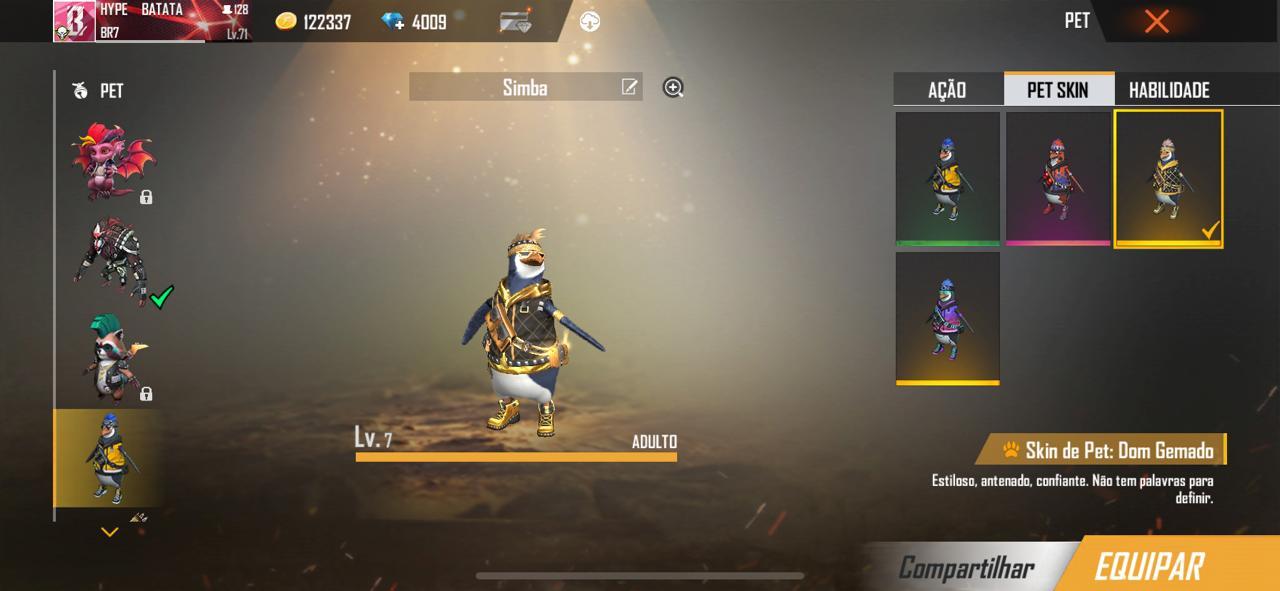1280x591 pixels.
Task: Open the download cloud icon in top bar
Action: (590, 21)
